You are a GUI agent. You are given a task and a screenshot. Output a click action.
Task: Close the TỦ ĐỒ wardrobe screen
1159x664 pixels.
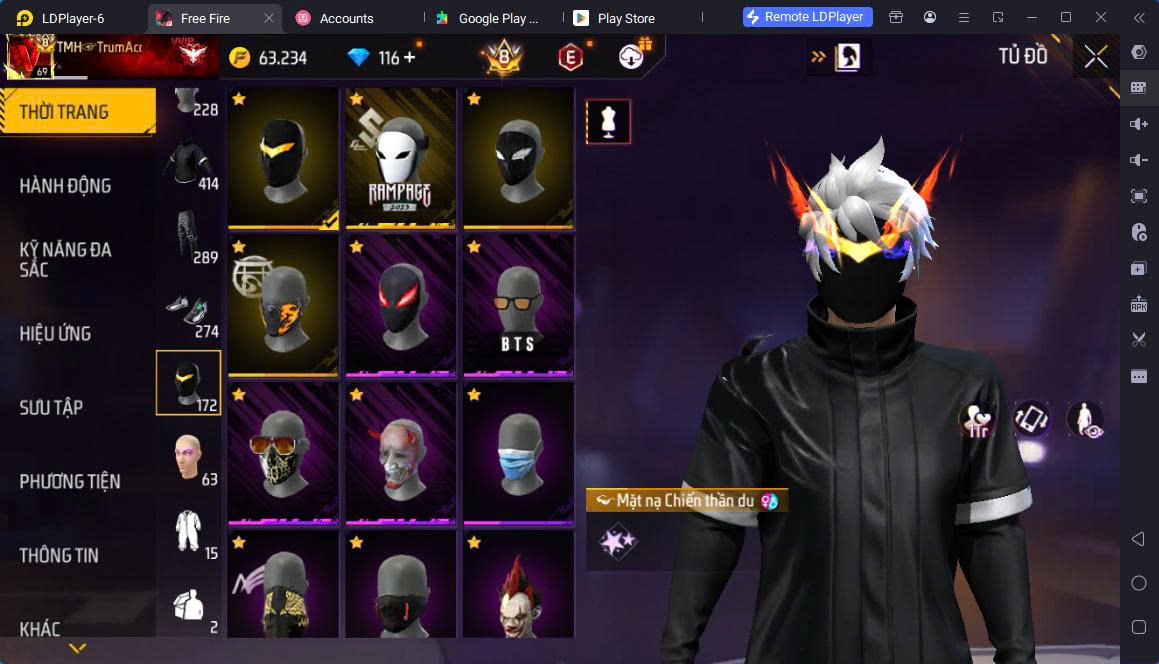1096,57
